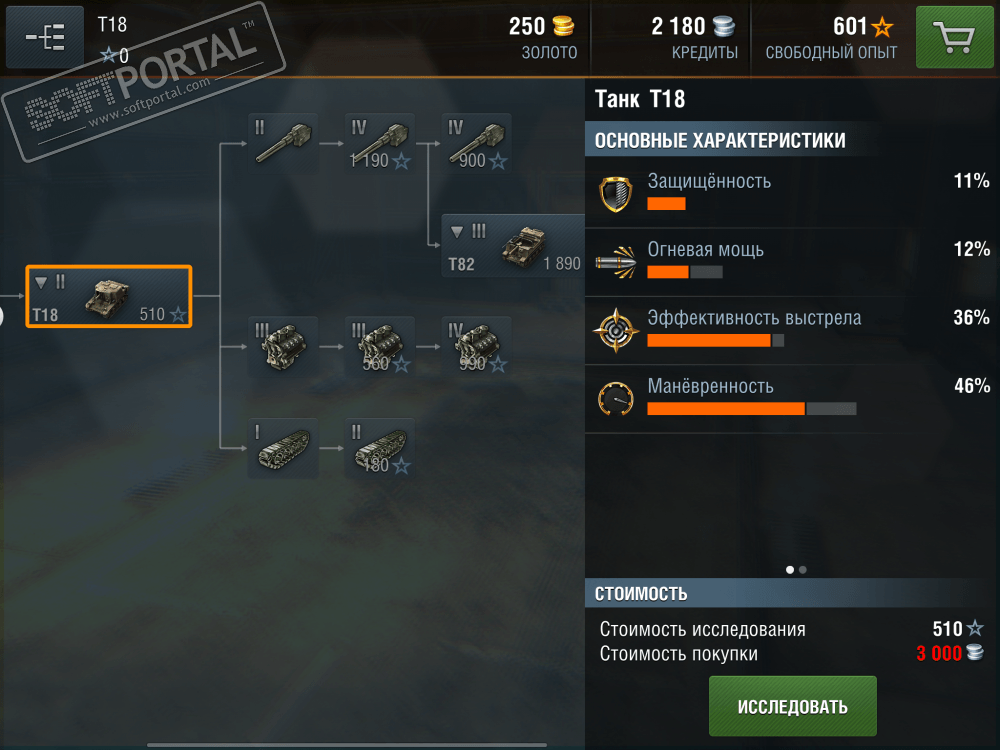
Task: Select the gun module costing 1 190
Action: (x=379, y=143)
